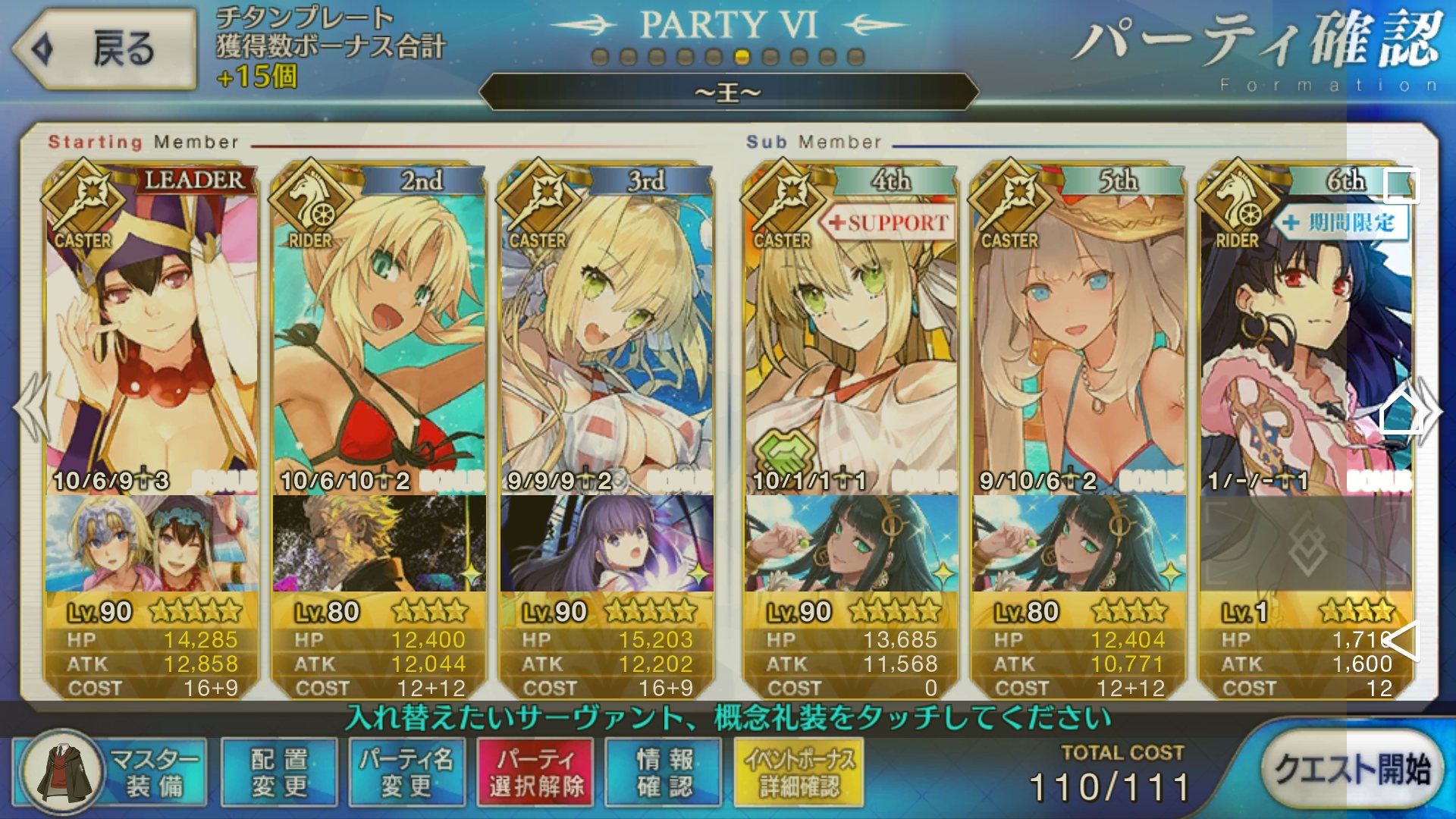Select the empty craft essence slot of 6th member
The width and height of the screenshot is (1456, 819).
(x=1304, y=543)
